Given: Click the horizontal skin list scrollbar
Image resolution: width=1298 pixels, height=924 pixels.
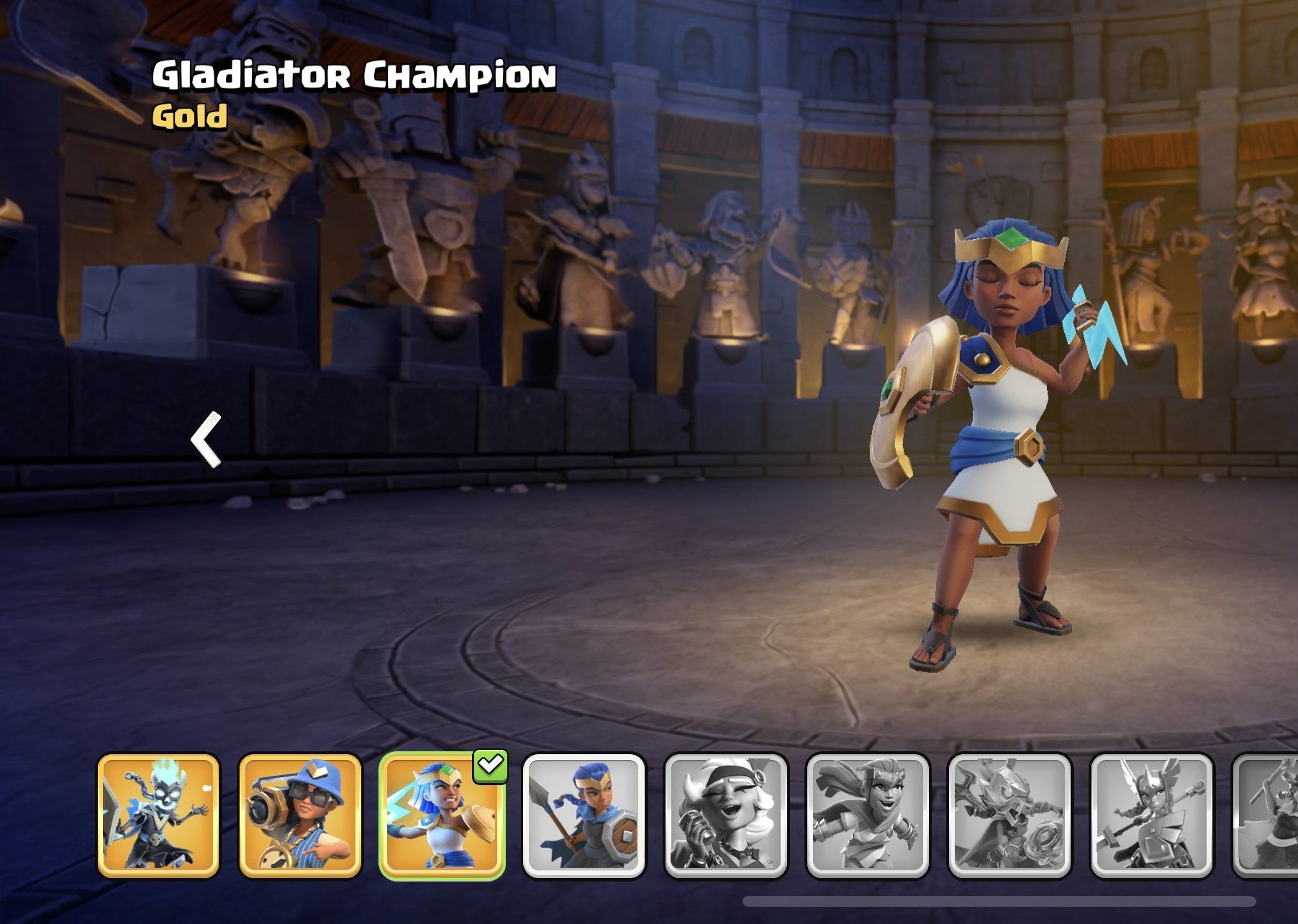Looking at the screenshot, I should (x=999, y=901).
